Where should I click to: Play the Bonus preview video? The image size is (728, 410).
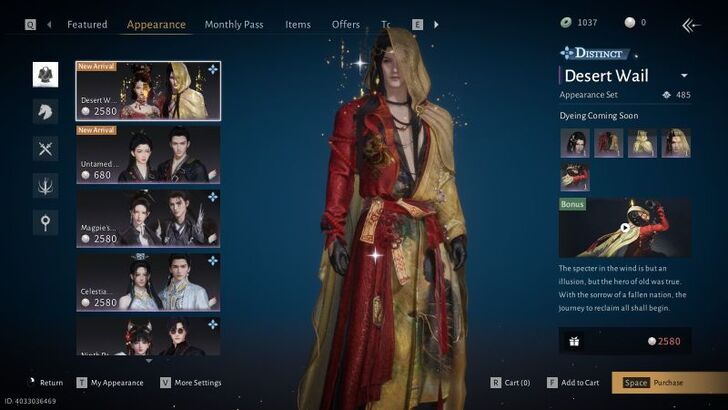[625, 227]
